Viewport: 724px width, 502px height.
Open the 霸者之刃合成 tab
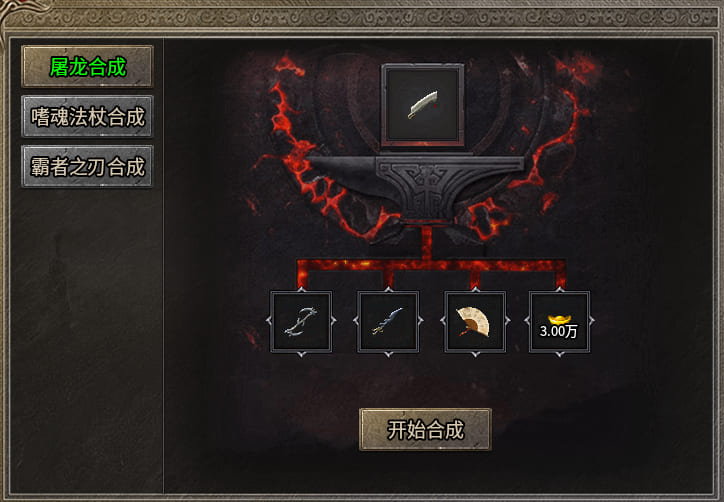(x=88, y=167)
